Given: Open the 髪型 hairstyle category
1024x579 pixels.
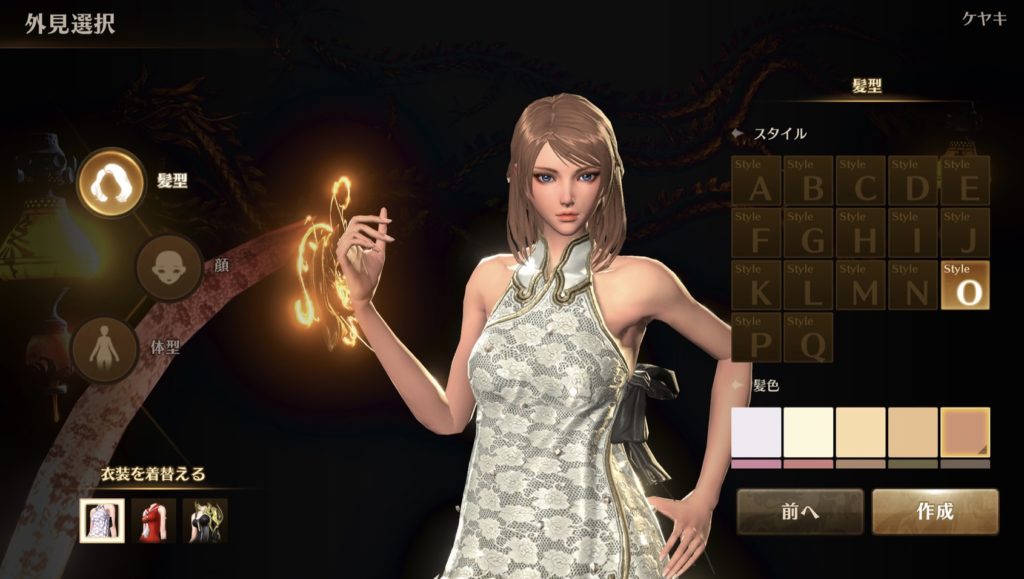Looking at the screenshot, I should pyautogui.click(x=111, y=183).
